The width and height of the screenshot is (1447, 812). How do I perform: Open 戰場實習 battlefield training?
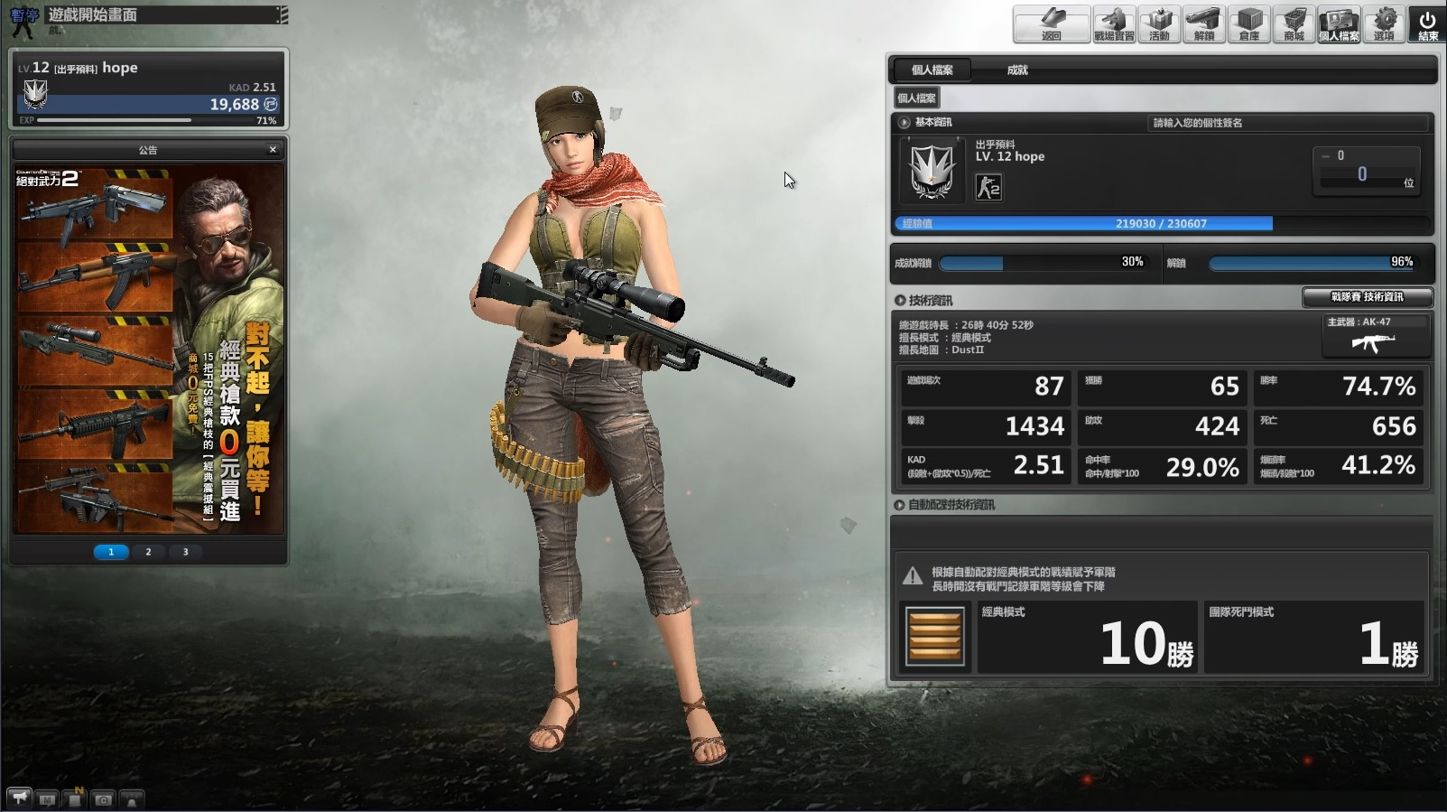pos(1113,24)
